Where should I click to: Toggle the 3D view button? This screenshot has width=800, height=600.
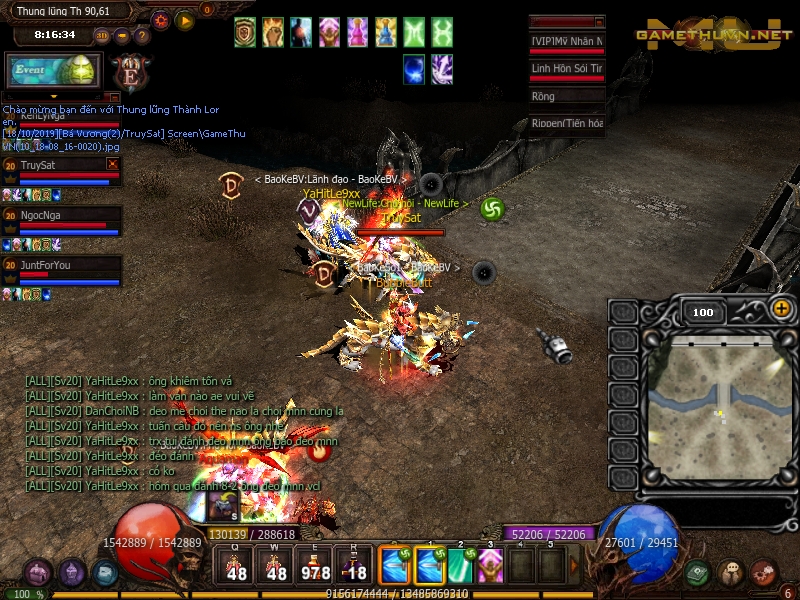[101, 35]
